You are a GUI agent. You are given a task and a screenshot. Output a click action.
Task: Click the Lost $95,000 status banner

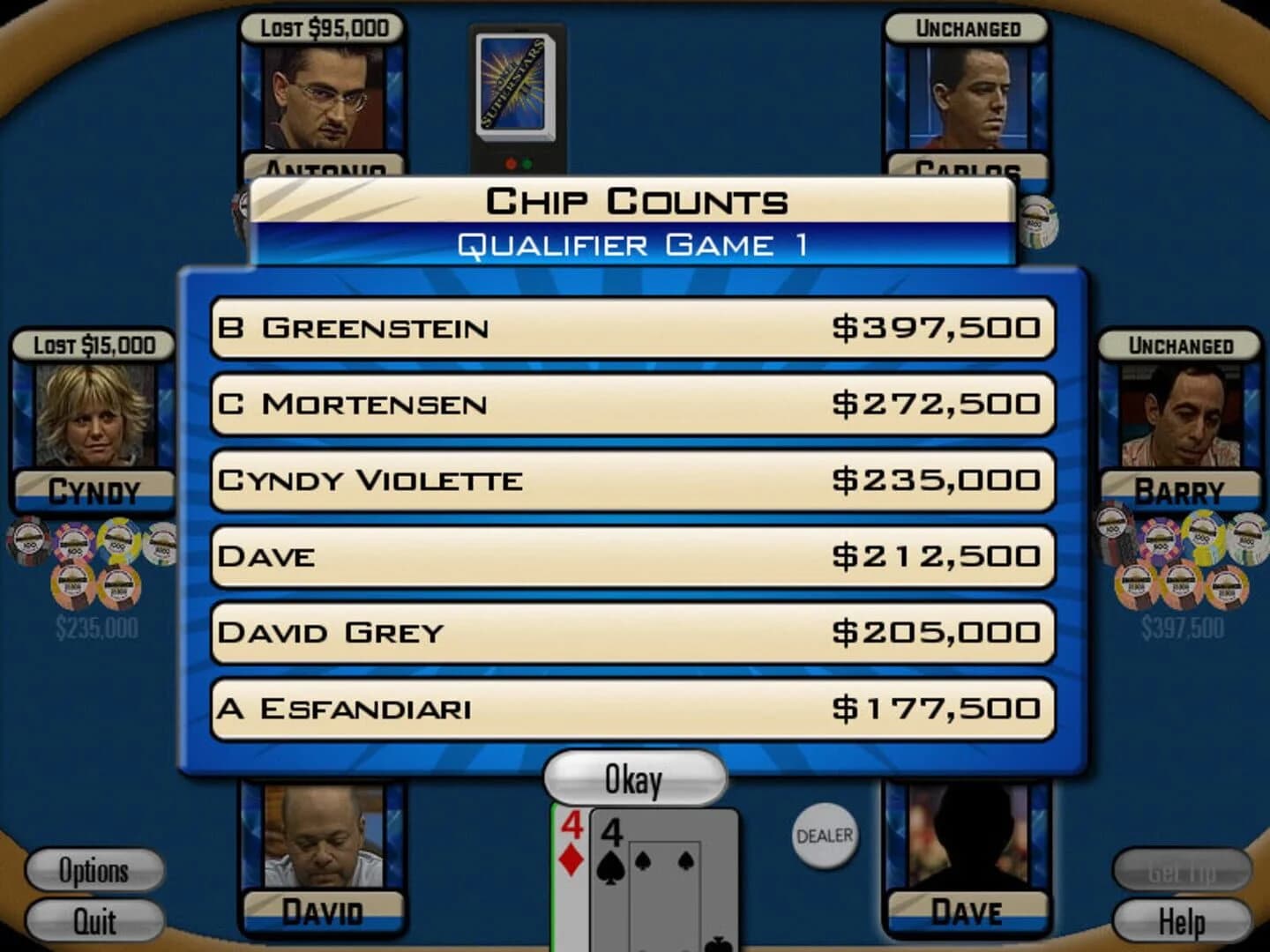point(323,26)
